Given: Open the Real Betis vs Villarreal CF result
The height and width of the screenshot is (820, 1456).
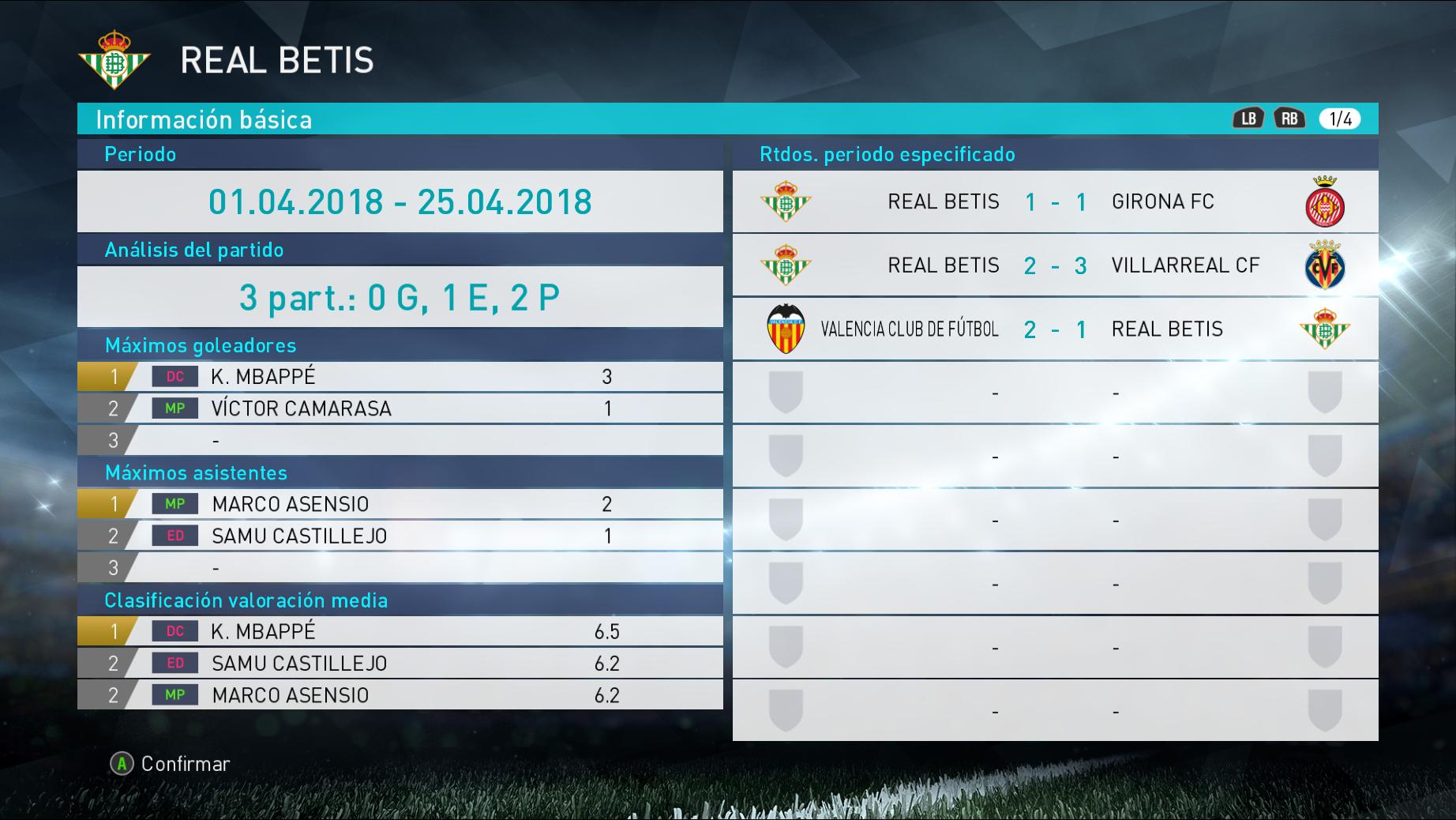Looking at the screenshot, I should pyautogui.click(x=1055, y=265).
